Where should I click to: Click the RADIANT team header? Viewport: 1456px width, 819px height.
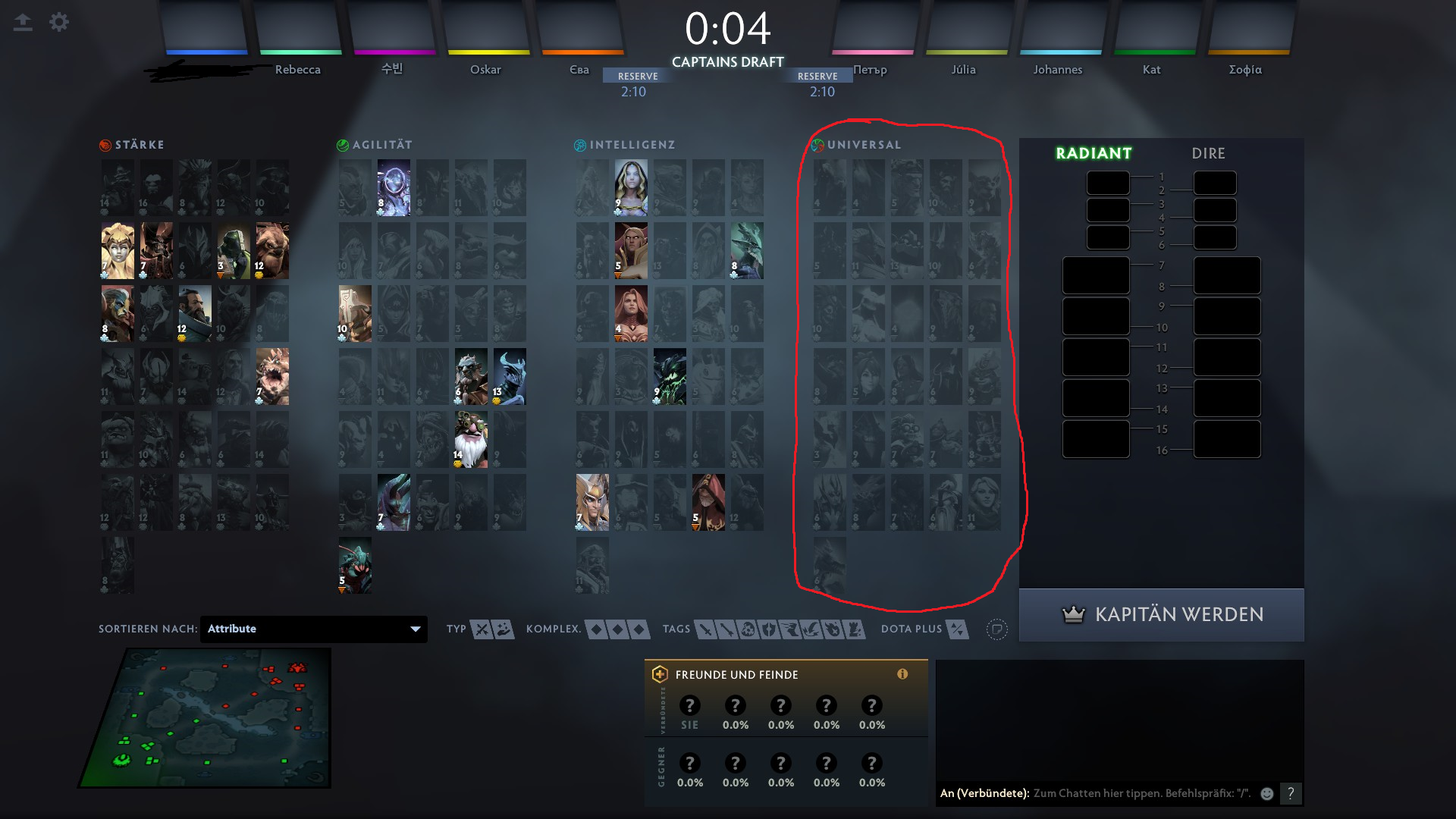(1093, 153)
